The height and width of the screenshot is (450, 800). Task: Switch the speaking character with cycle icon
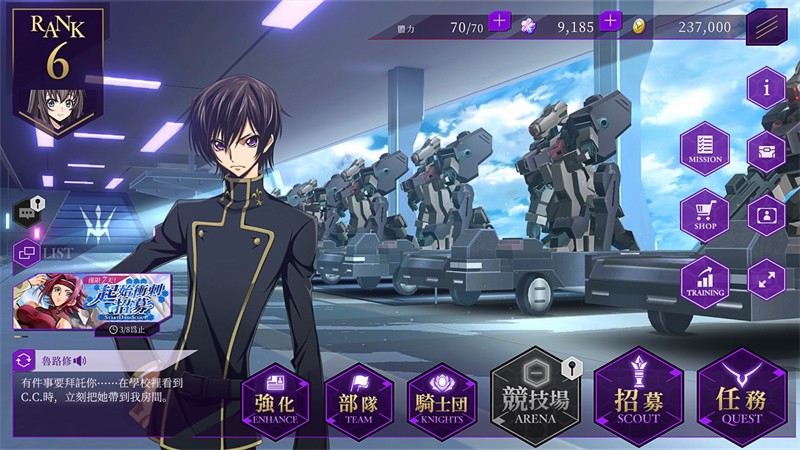pyautogui.click(x=23, y=360)
